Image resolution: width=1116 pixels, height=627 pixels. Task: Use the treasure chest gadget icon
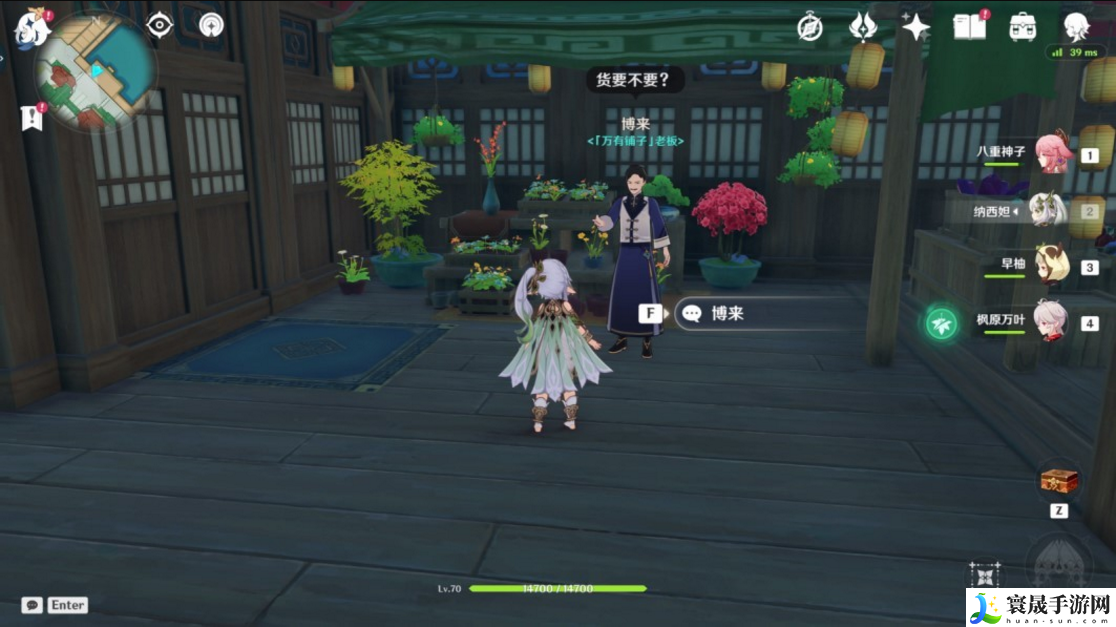pos(1058,482)
